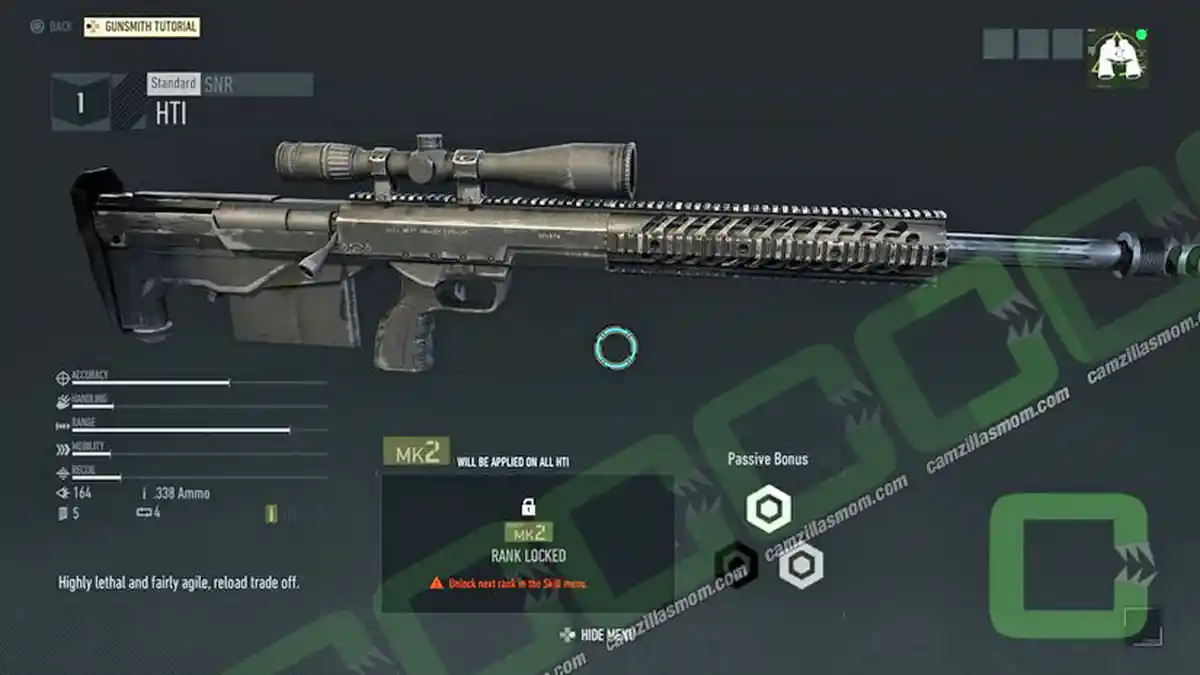Choose the grey passive bonus hexagon

[801, 566]
